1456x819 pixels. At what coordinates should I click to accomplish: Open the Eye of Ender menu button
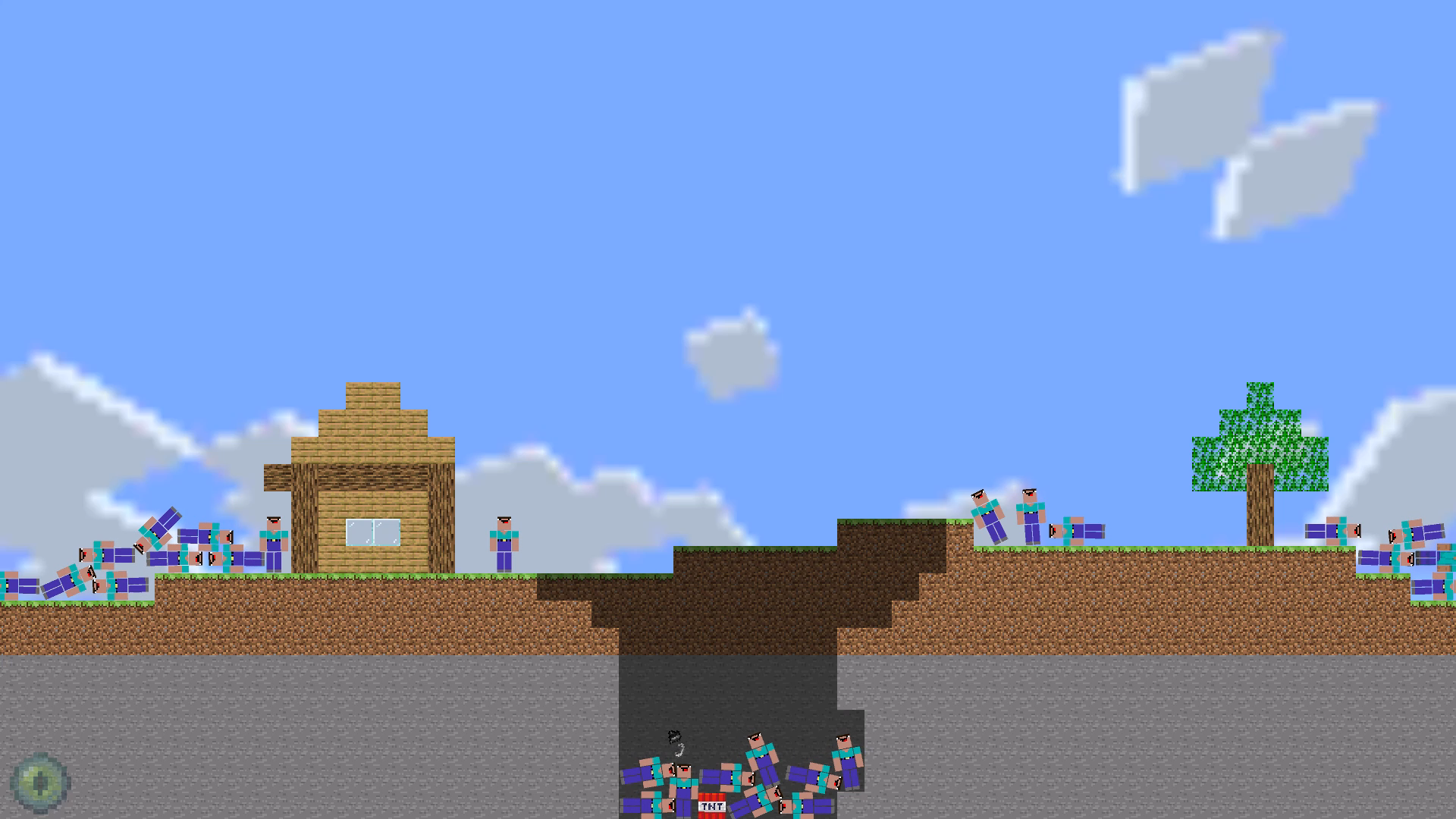[42, 781]
